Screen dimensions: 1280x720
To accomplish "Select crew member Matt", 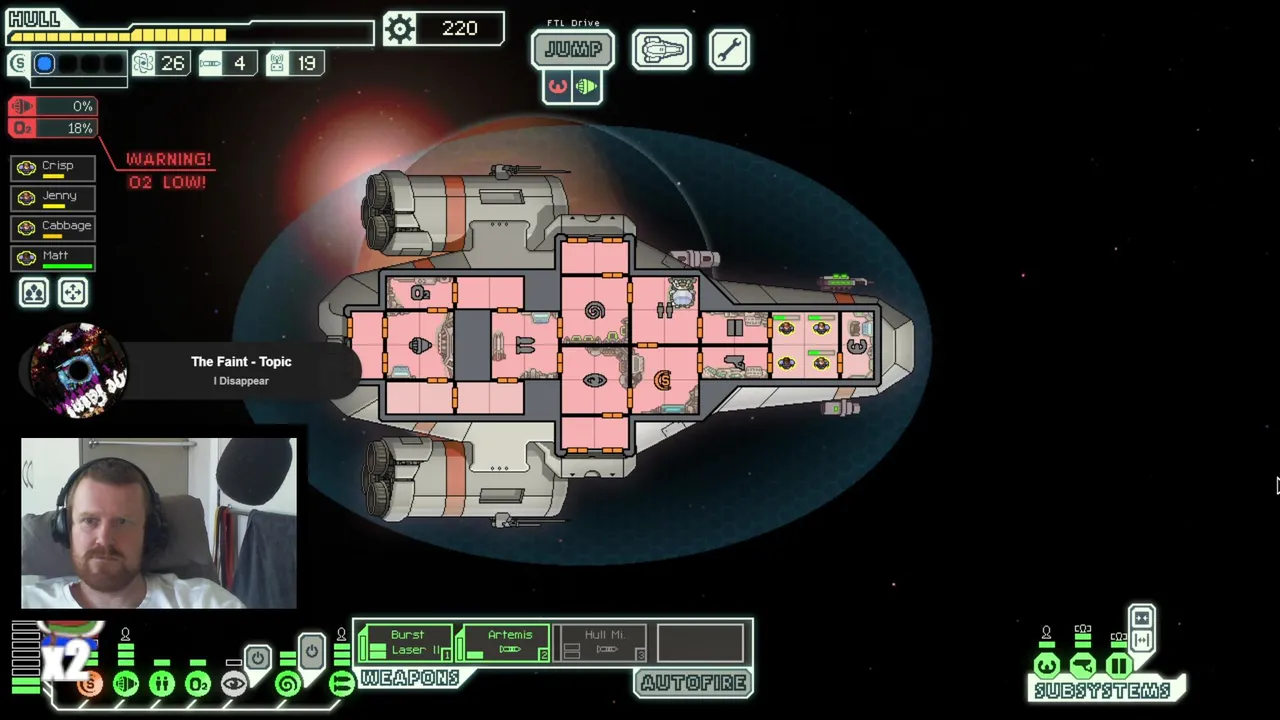I will point(54,257).
